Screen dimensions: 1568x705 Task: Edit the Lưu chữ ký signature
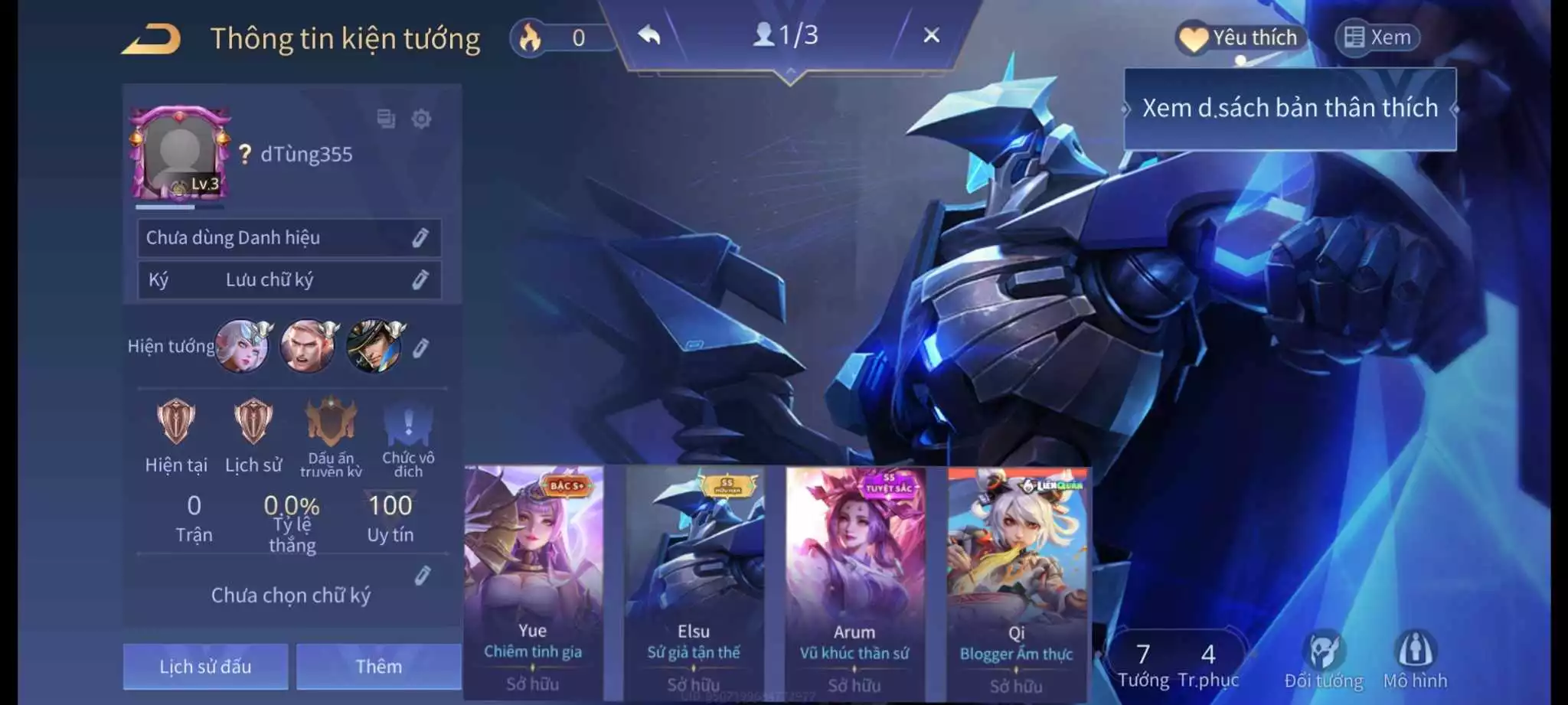pyautogui.click(x=420, y=279)
